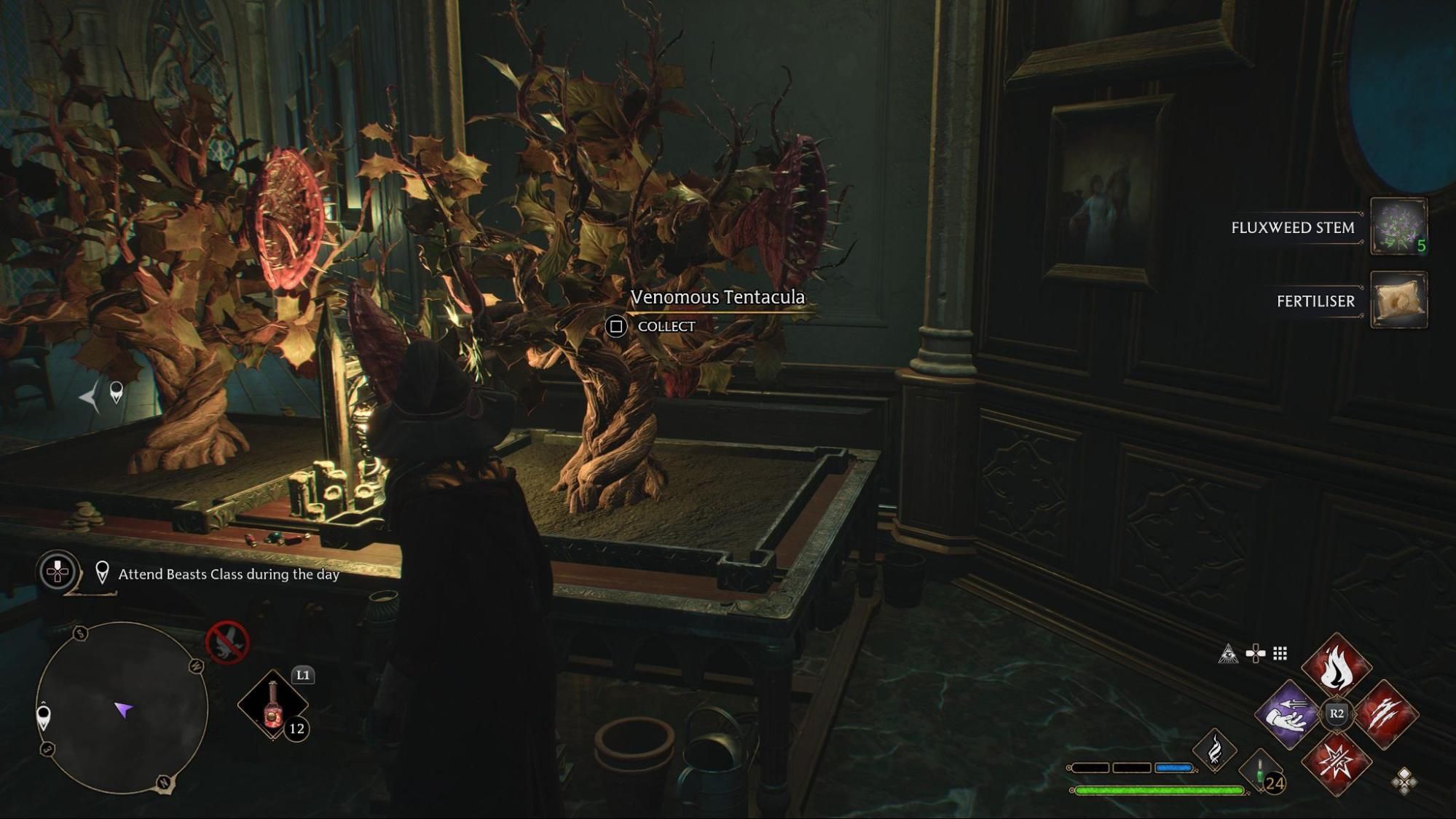Image resolution: width=1456 pixels, height=819 pixels.
Task: Open the circular minimap
Action: pos(122,708)
